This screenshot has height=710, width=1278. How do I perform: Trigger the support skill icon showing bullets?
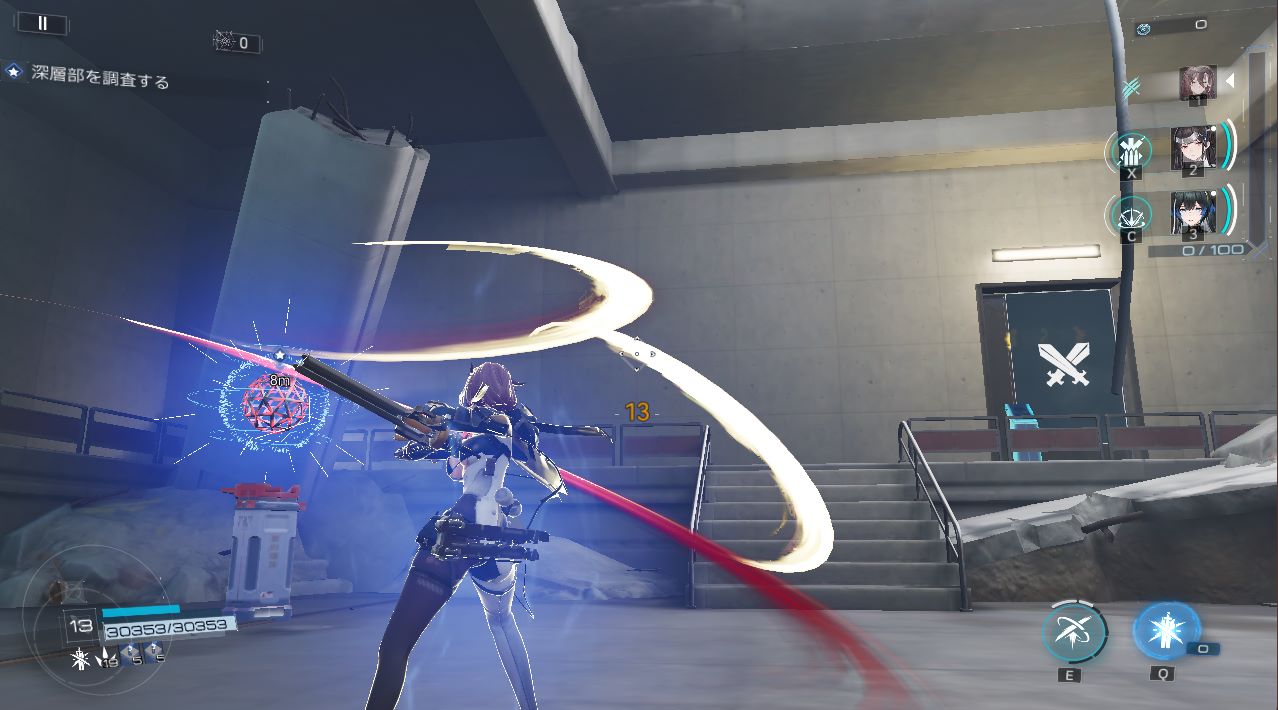point(1131,152)
